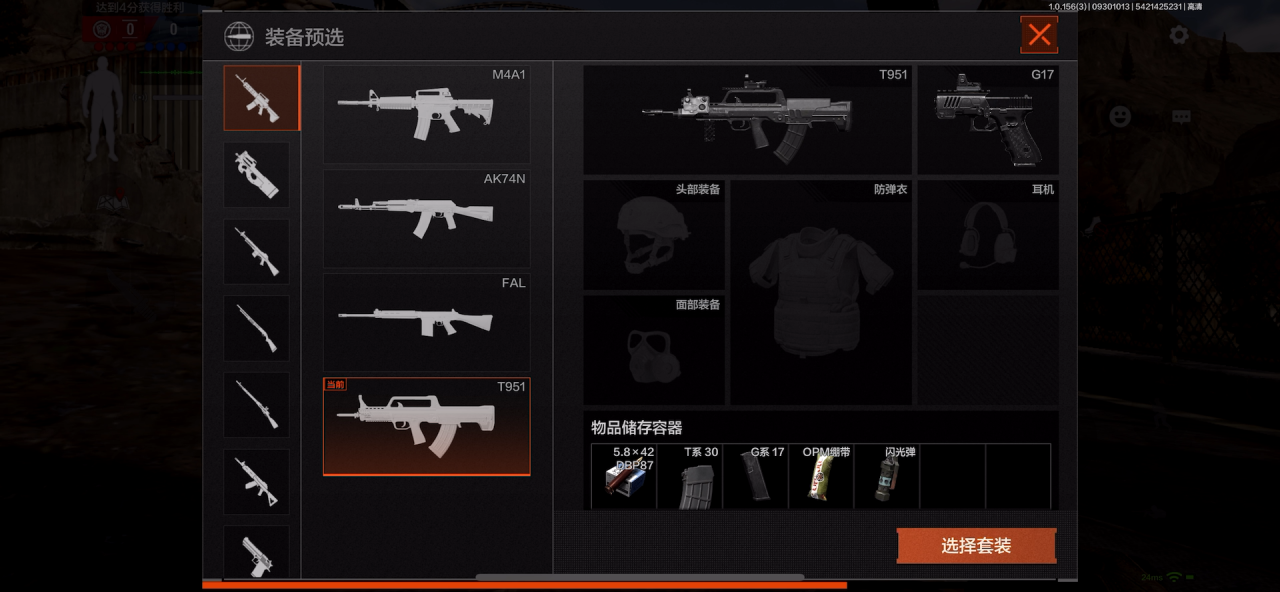Open the submachine gun category tab

[x=256, y=174]
